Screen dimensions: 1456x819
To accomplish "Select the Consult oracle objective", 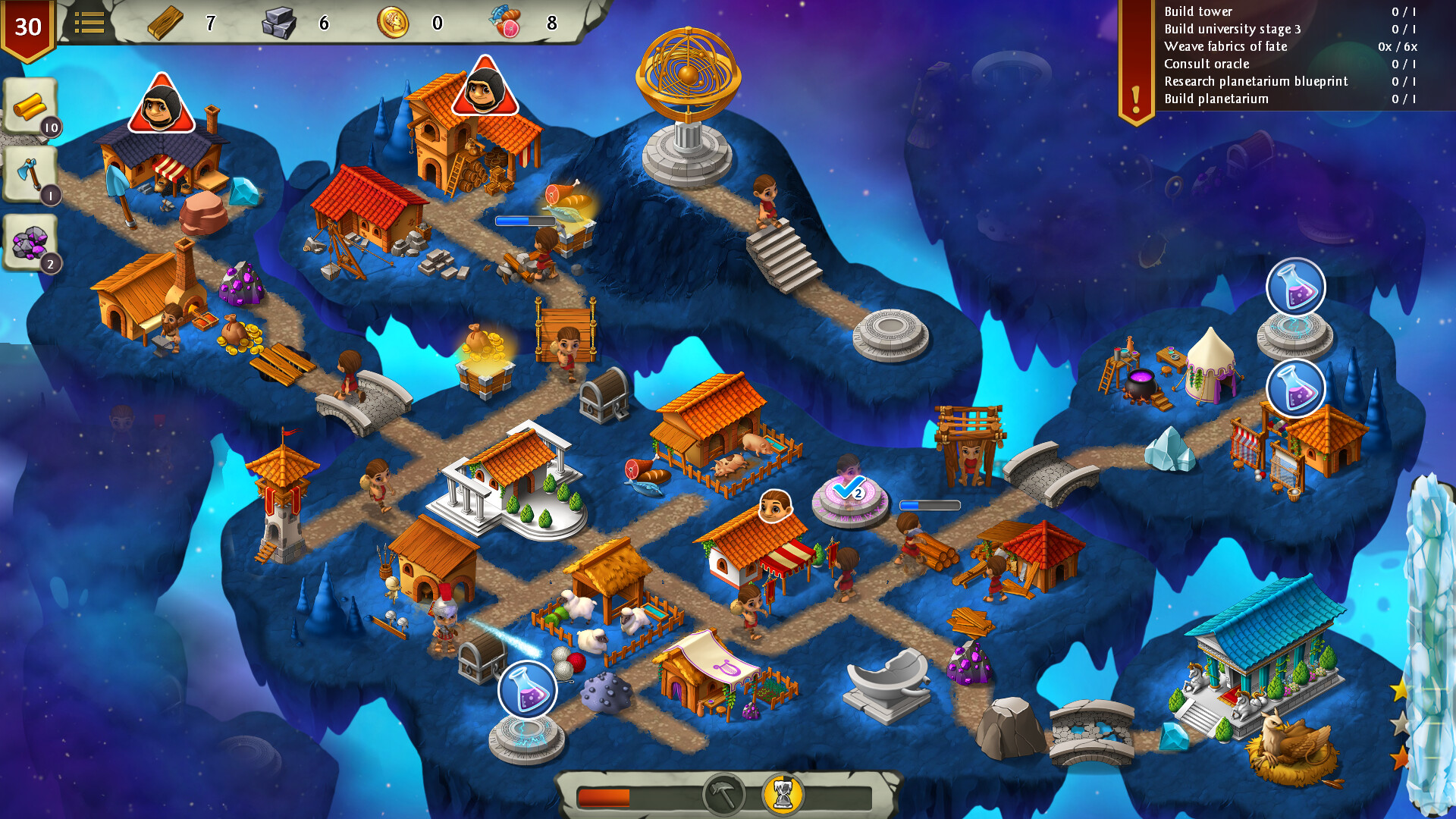I will tap(1207, 64).
